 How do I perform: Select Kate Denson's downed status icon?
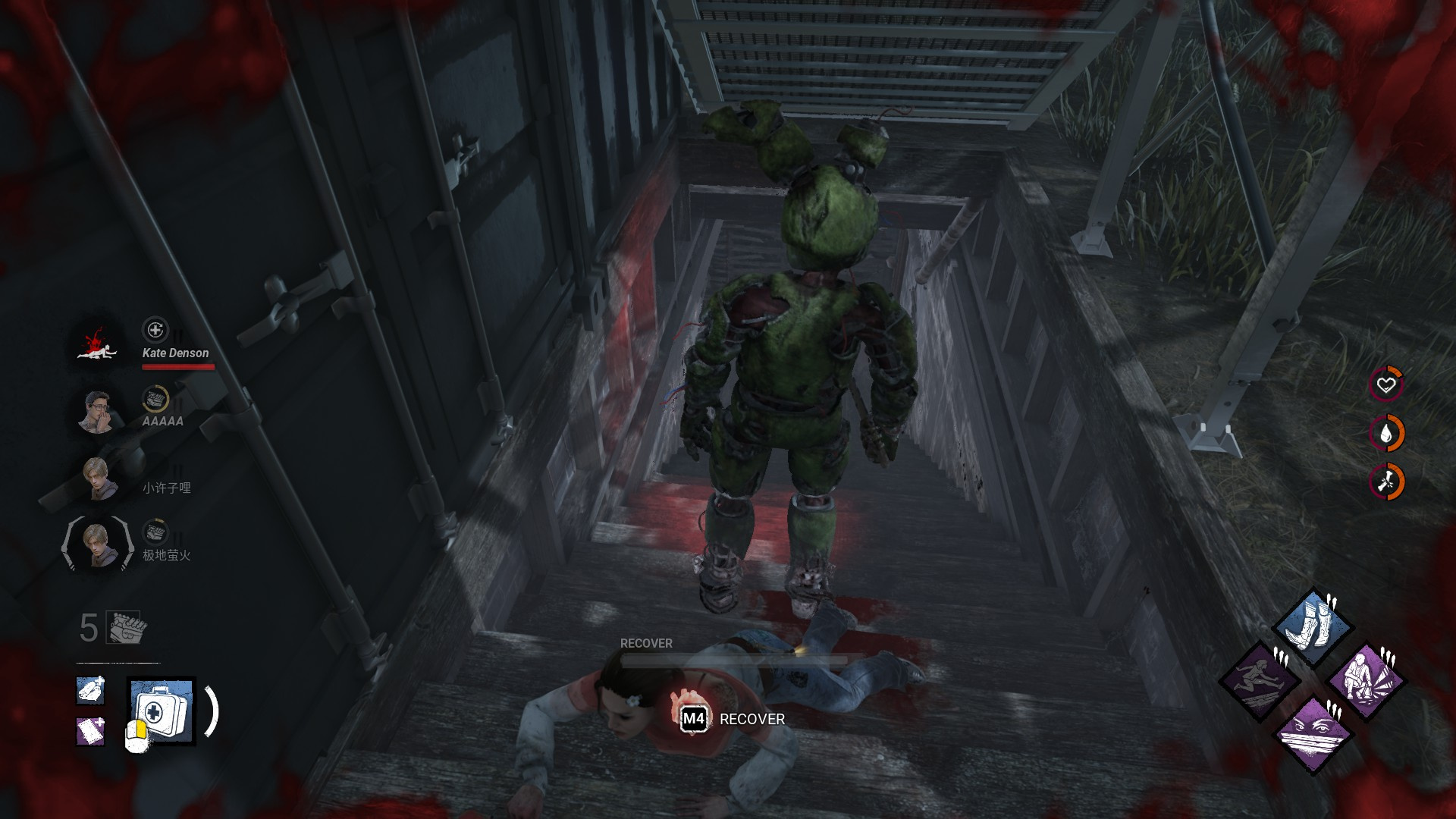pyautogui.click(x=98, y=345)
